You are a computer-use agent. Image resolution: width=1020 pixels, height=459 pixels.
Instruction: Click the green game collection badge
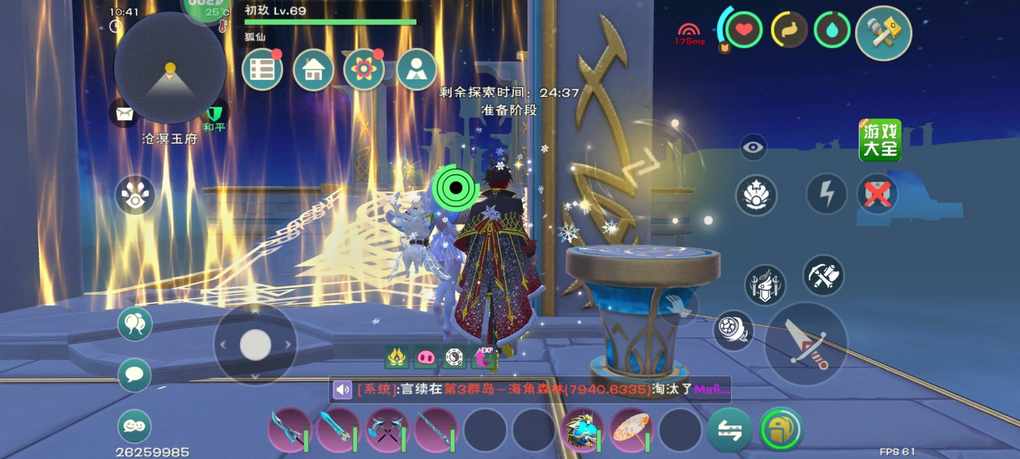(x=880, y=141)
